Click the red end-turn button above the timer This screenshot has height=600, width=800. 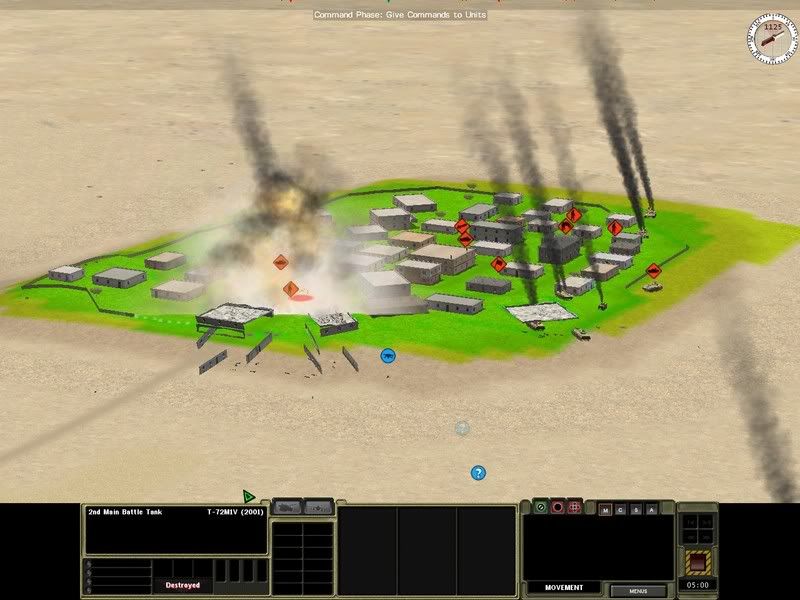[x=699, y=561]
